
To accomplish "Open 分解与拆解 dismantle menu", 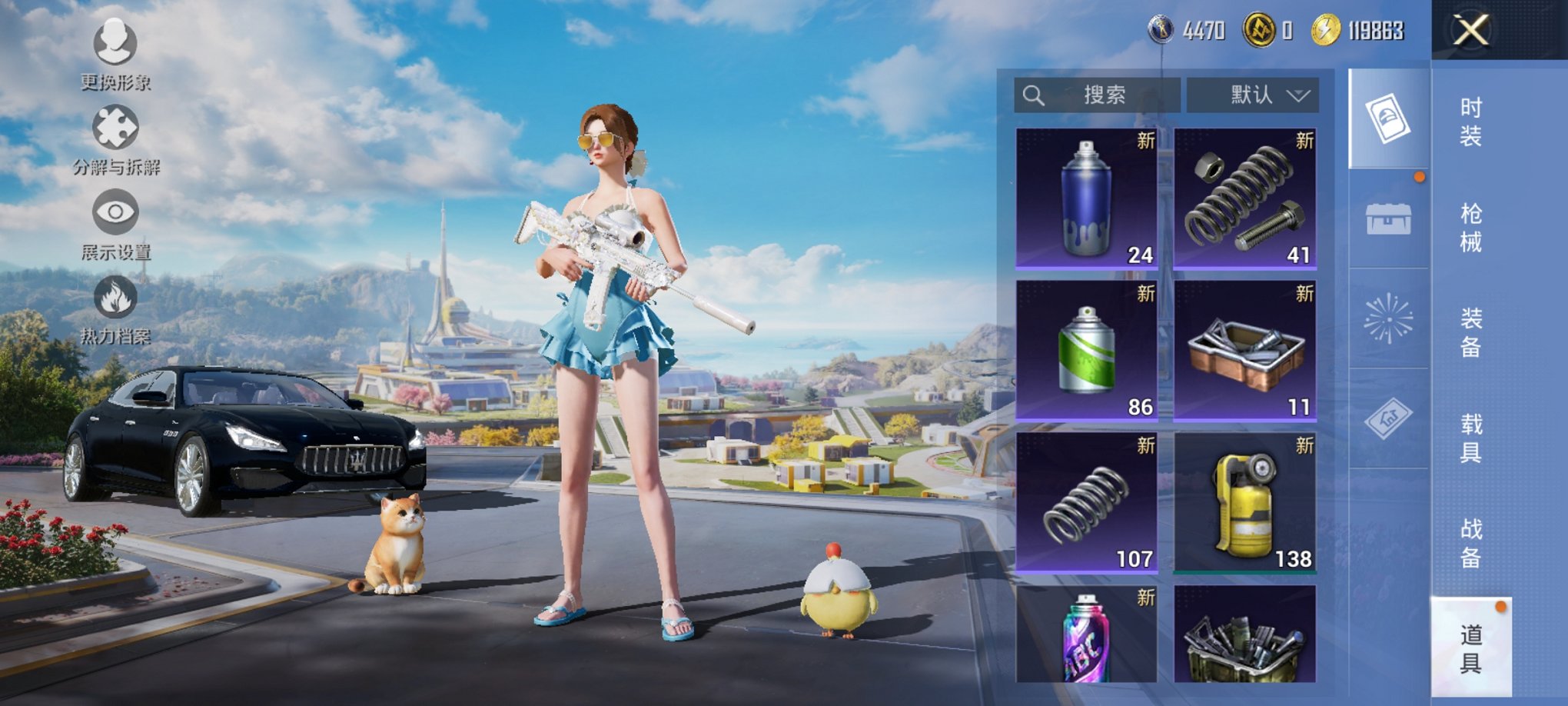I will (x=115, y=138).
